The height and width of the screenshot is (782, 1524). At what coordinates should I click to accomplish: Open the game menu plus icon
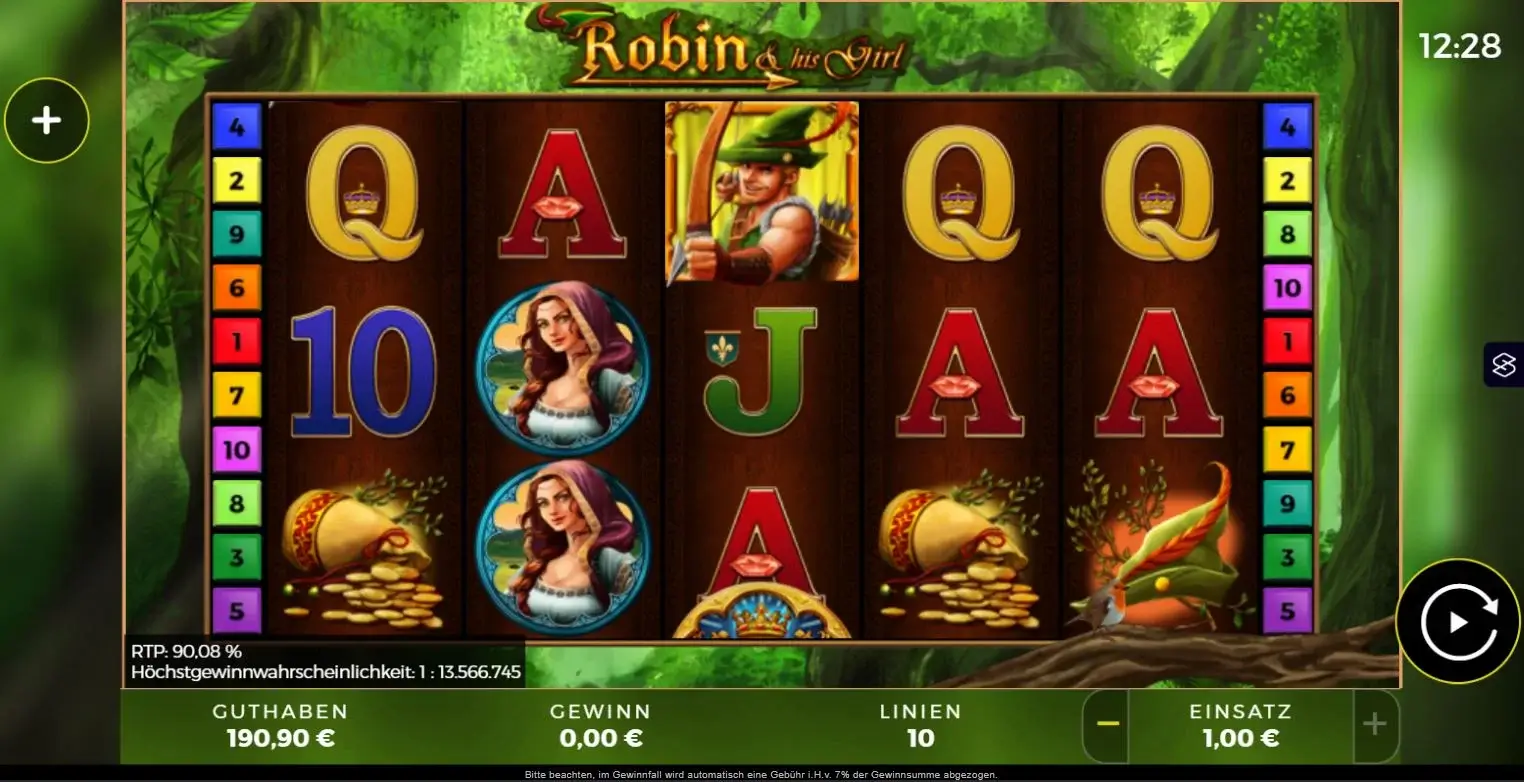tap(47, 120)
